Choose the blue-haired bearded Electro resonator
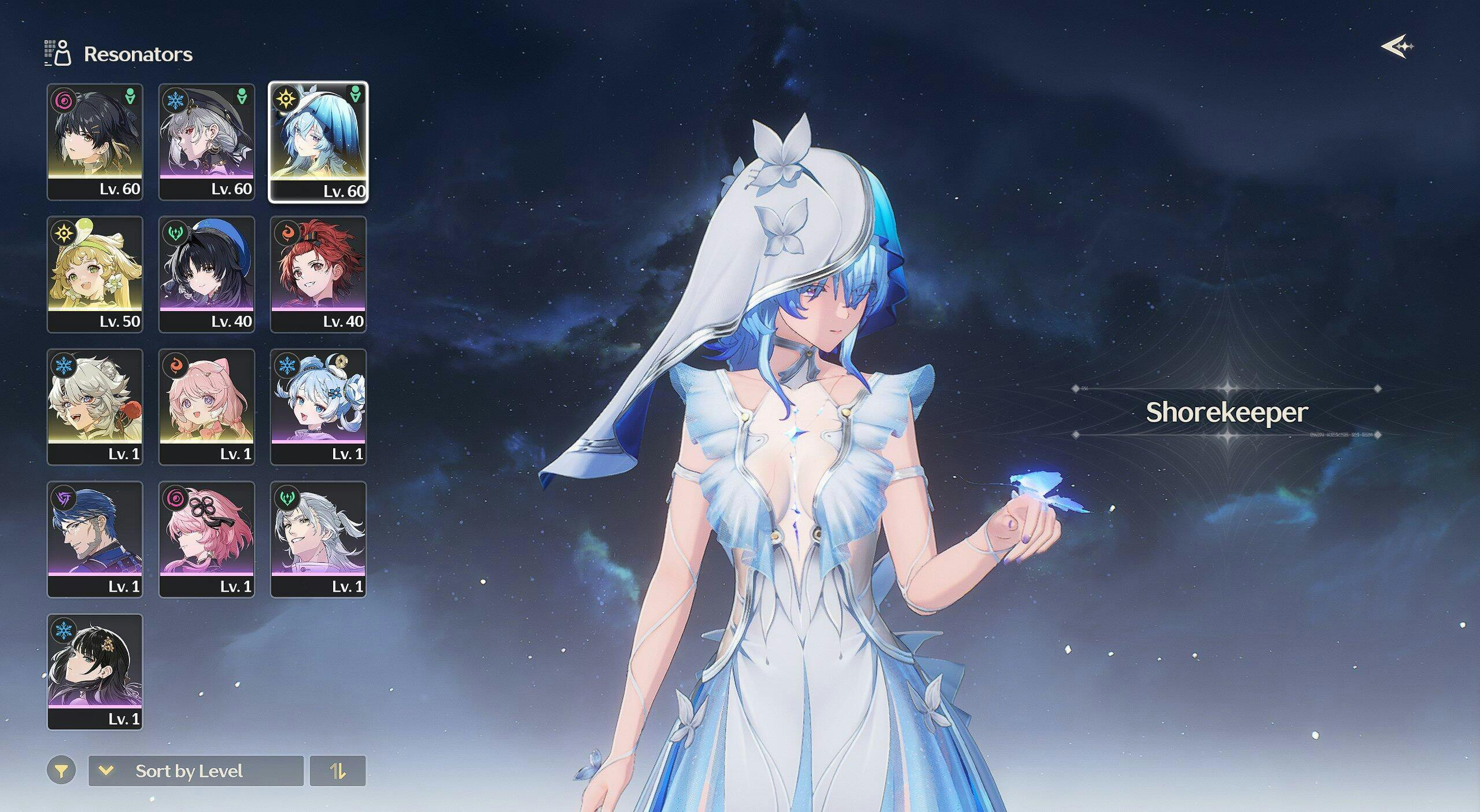The image size is (1480, 812). tap(95, 539)
